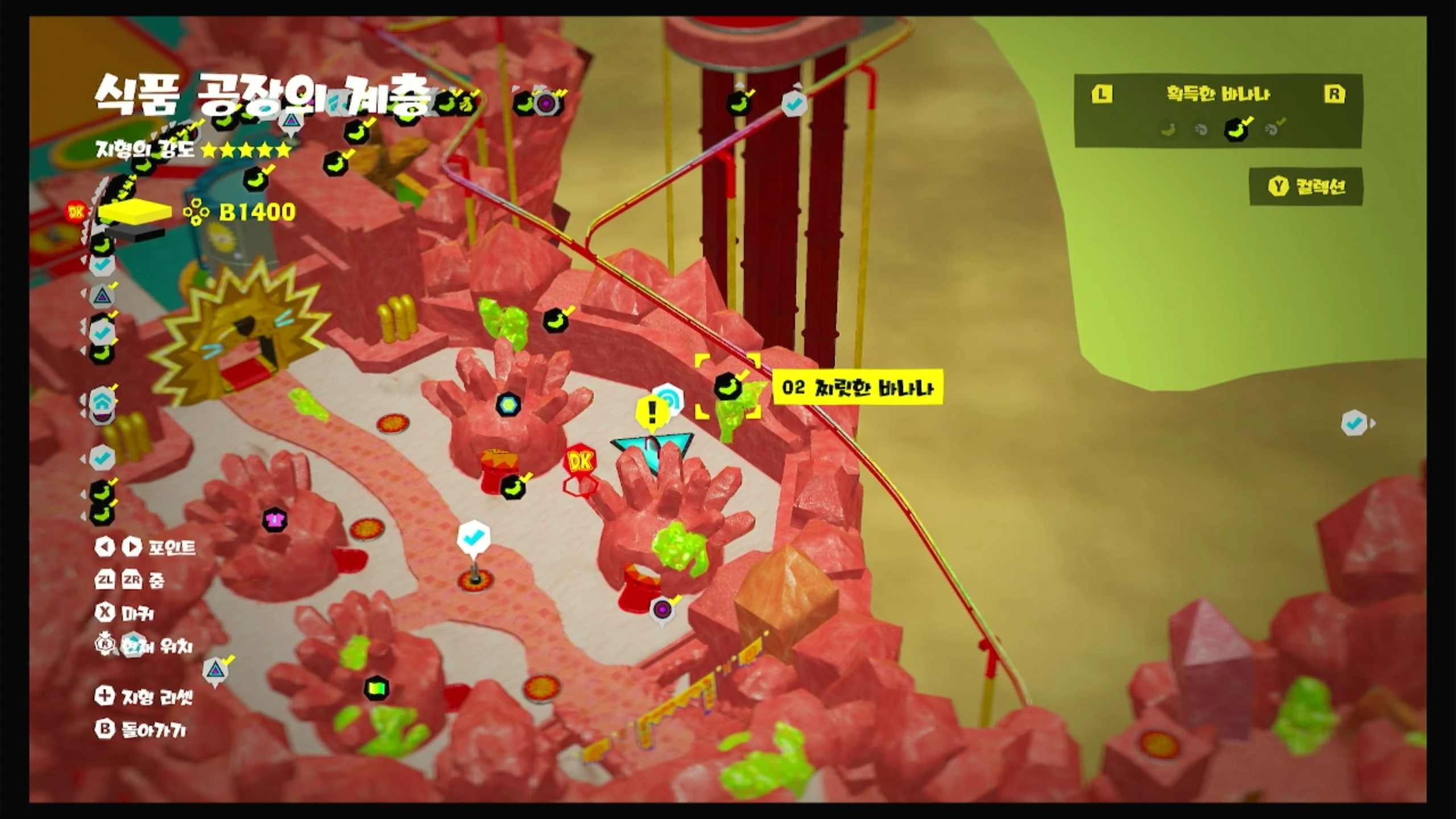Switch to the gray lower layer tile
This screenshot has height=819, width=1456.
[x=135, y=233]
